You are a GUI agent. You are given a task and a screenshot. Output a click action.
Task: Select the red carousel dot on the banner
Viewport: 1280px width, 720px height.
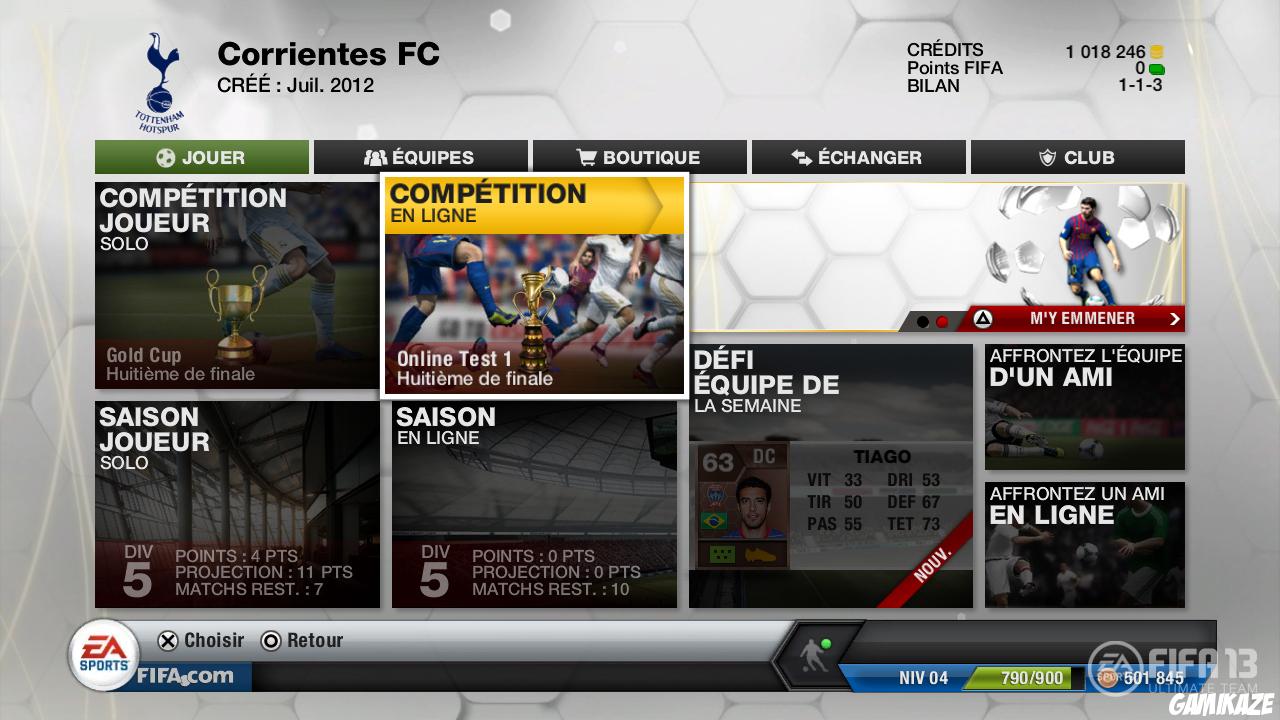pos(942,320)
